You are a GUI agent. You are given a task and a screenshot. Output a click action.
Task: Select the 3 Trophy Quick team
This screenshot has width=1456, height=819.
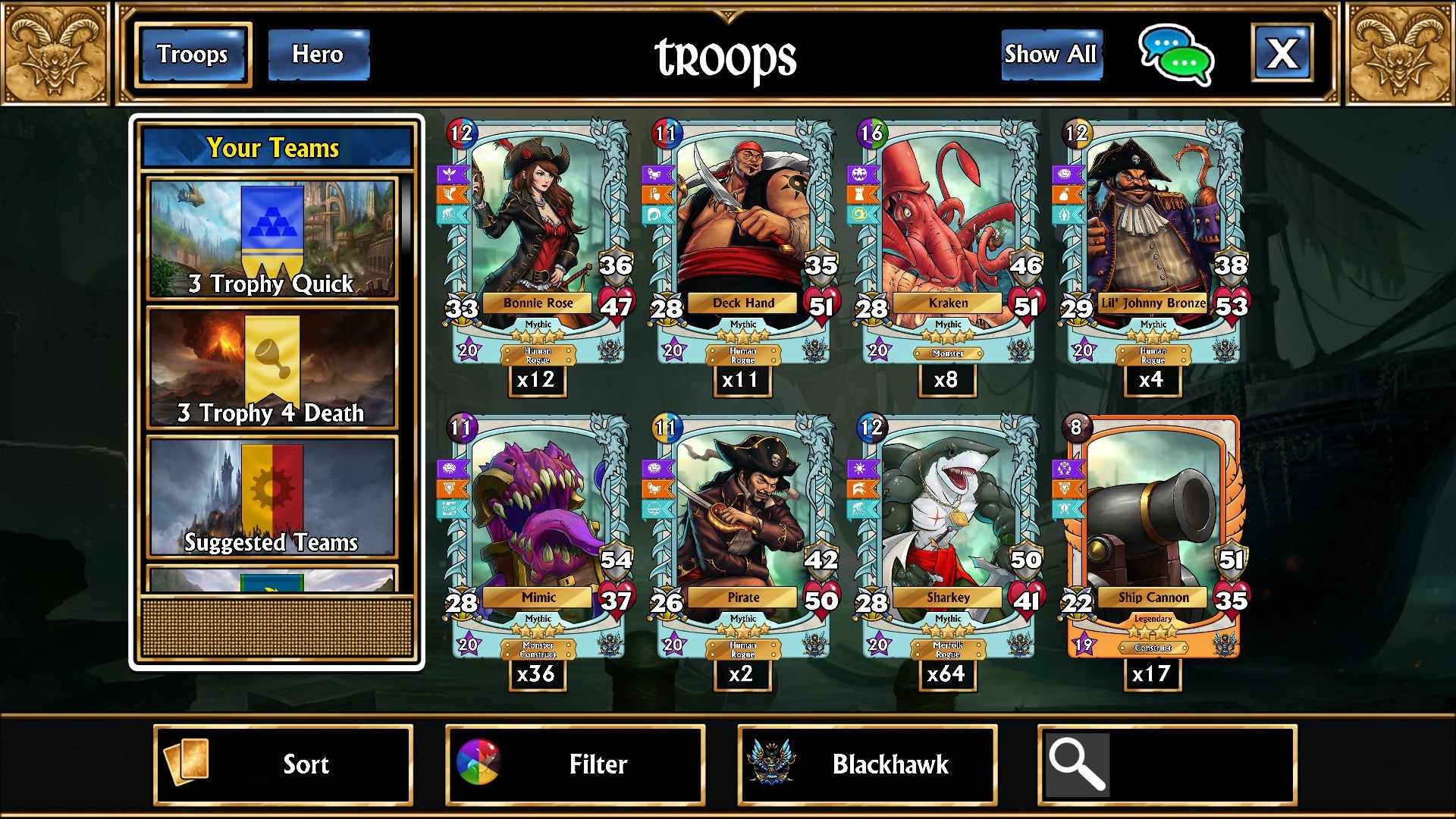click(271, 240)
